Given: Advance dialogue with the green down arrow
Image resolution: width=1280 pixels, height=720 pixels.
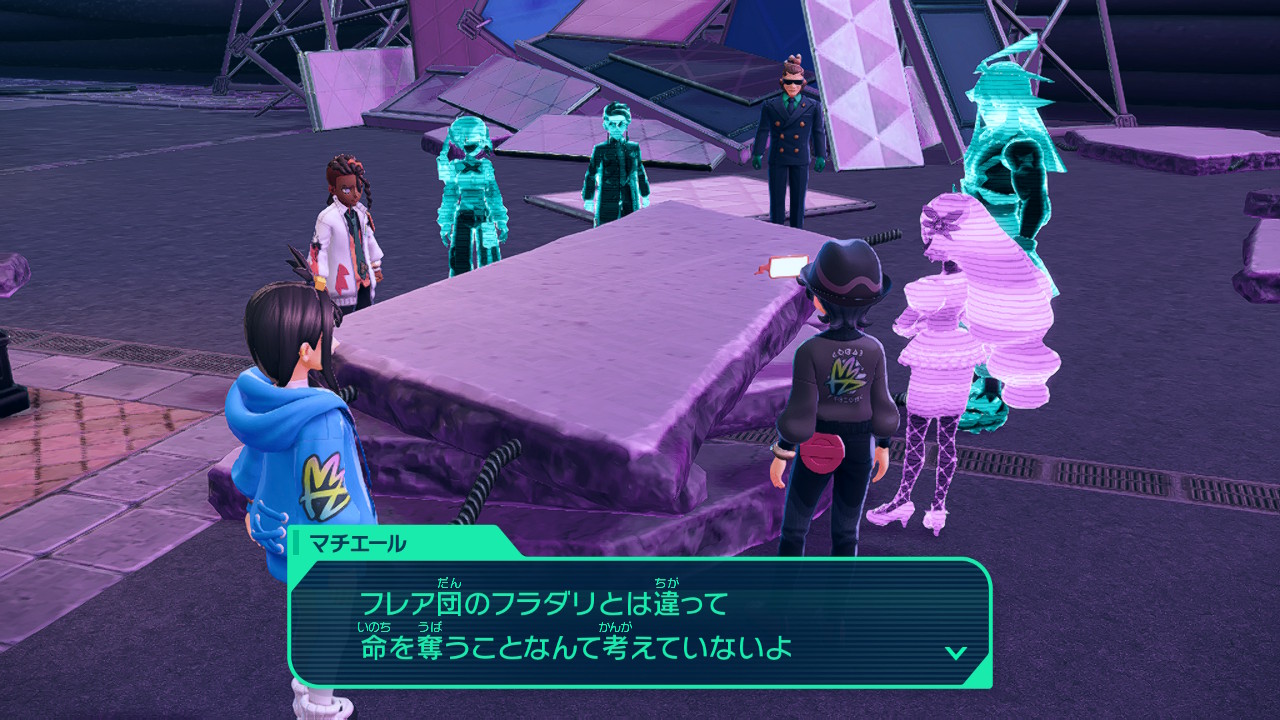Looking at the screenshot, I should [x=956, y=653].
